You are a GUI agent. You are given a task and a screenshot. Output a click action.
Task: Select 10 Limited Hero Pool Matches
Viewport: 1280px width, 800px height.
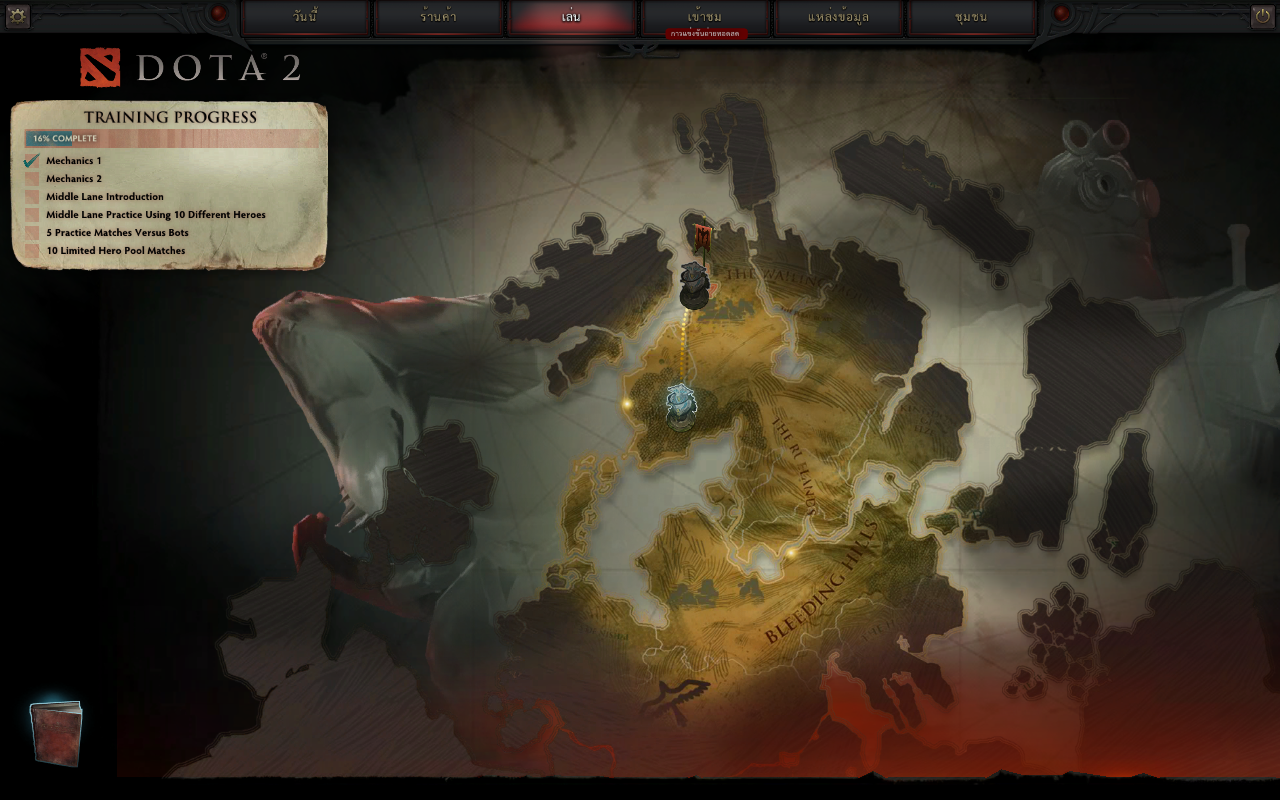(x=115, y=251)
